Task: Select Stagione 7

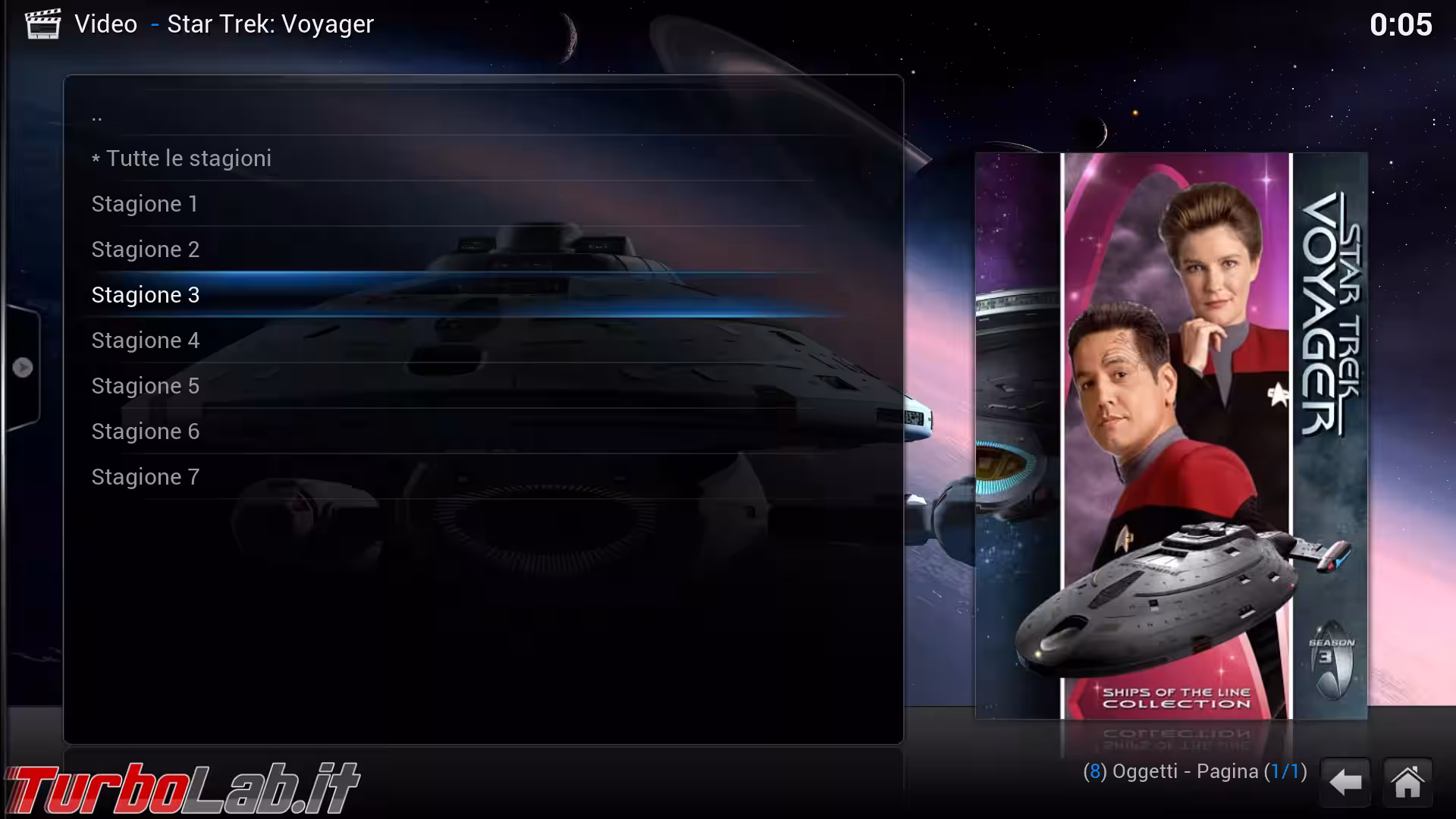Action: (145, 476)
